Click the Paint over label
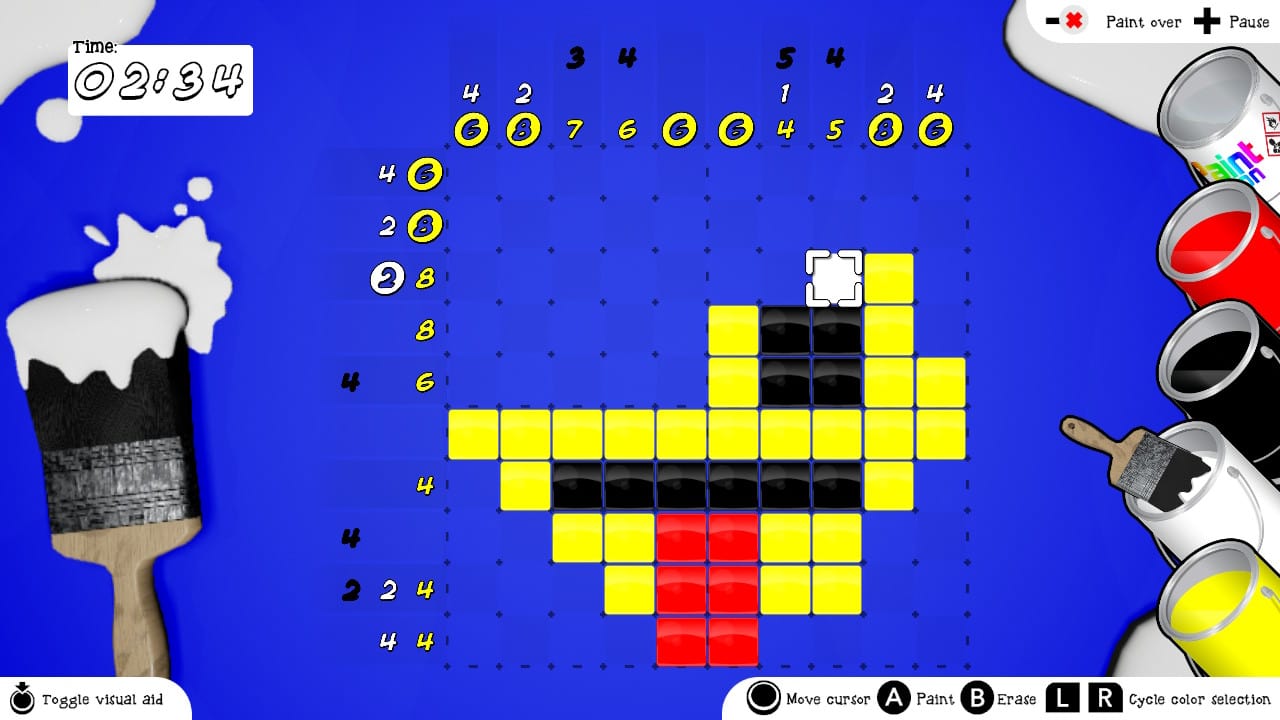 pyautogui.click(x=1143, y=21)
